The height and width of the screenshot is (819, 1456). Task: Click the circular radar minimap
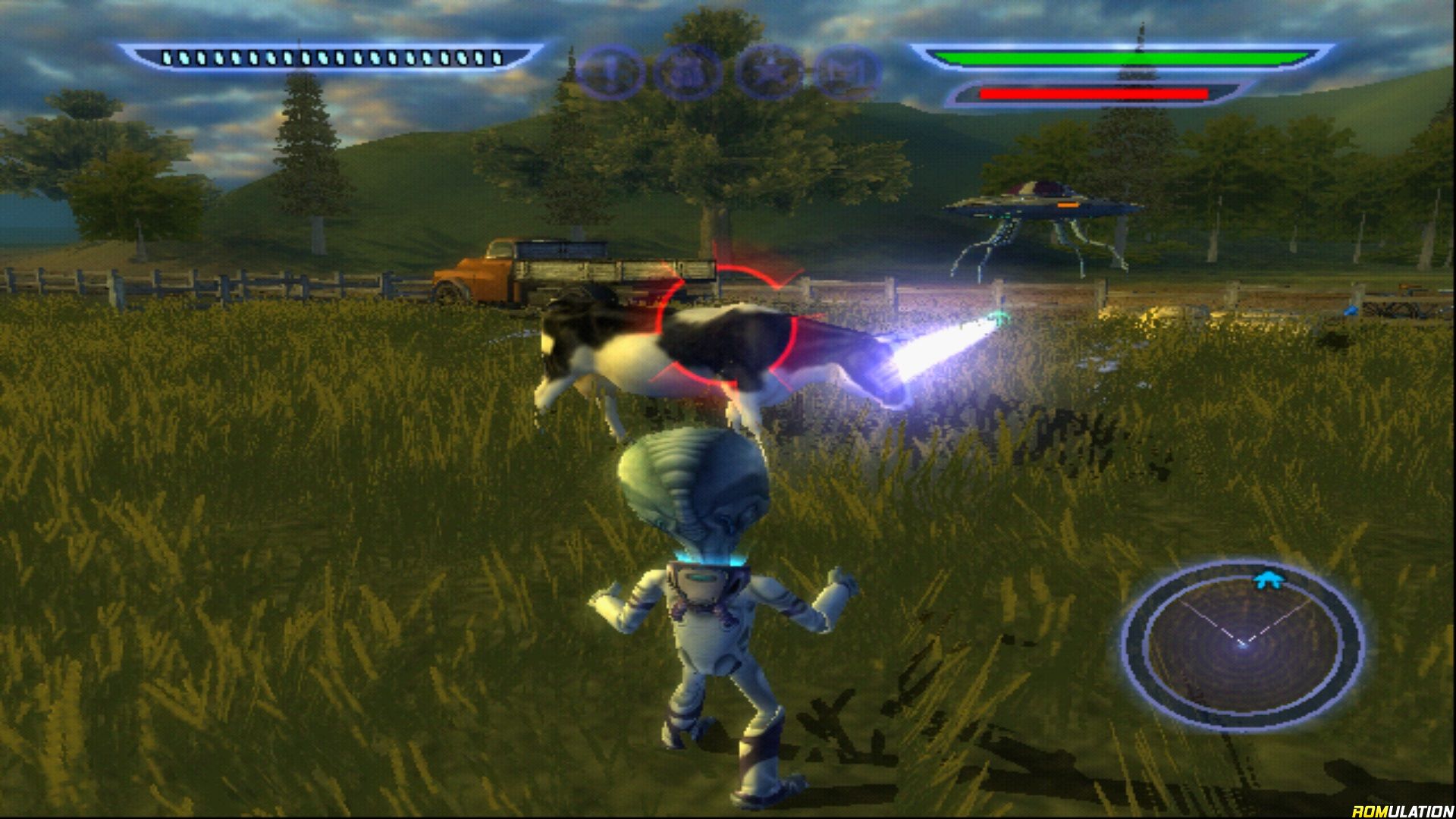coord(1243,645)
